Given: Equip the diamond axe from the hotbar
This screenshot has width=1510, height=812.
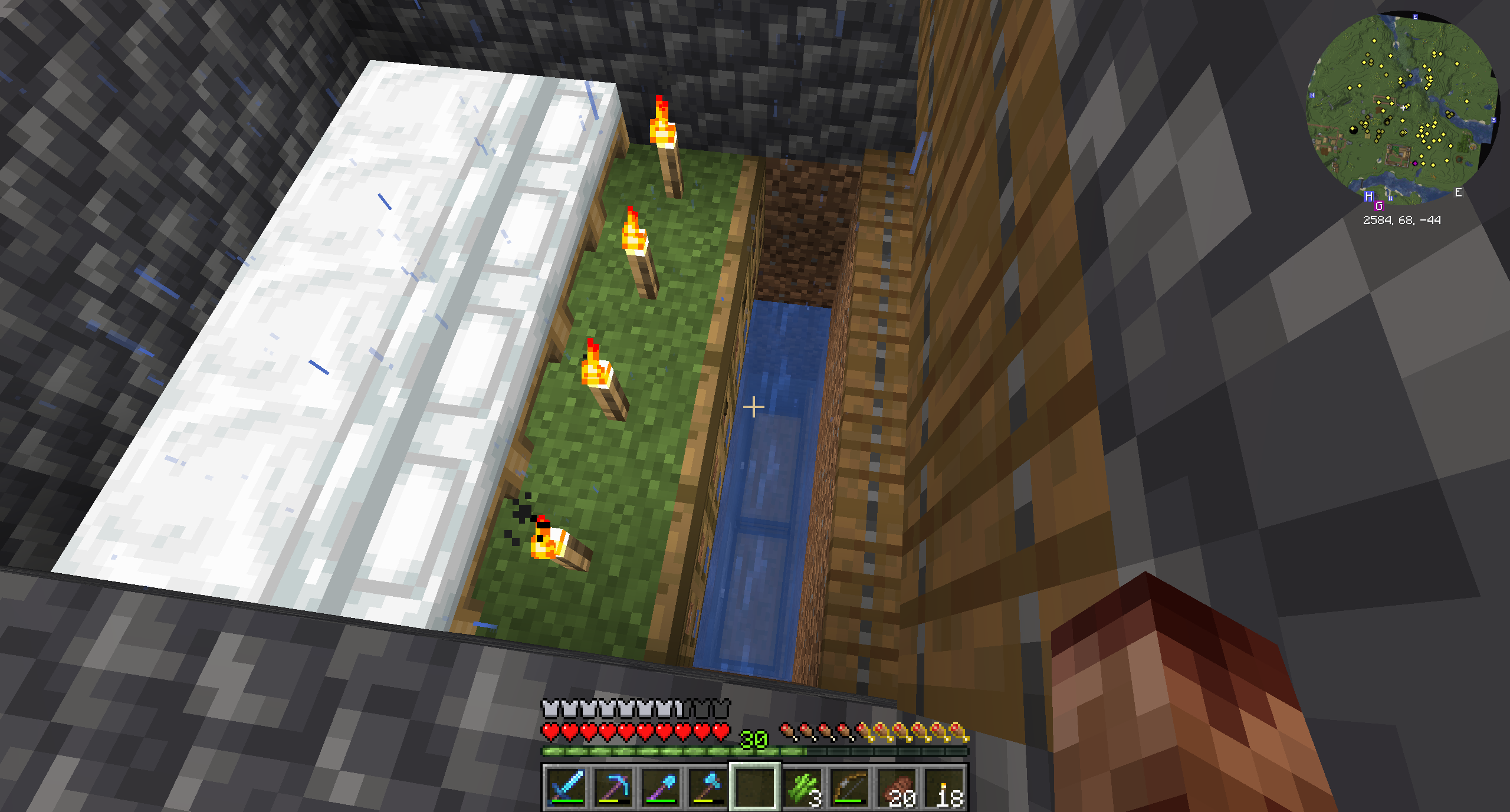Looking at the screenshot, I should [x=707, y=787].
